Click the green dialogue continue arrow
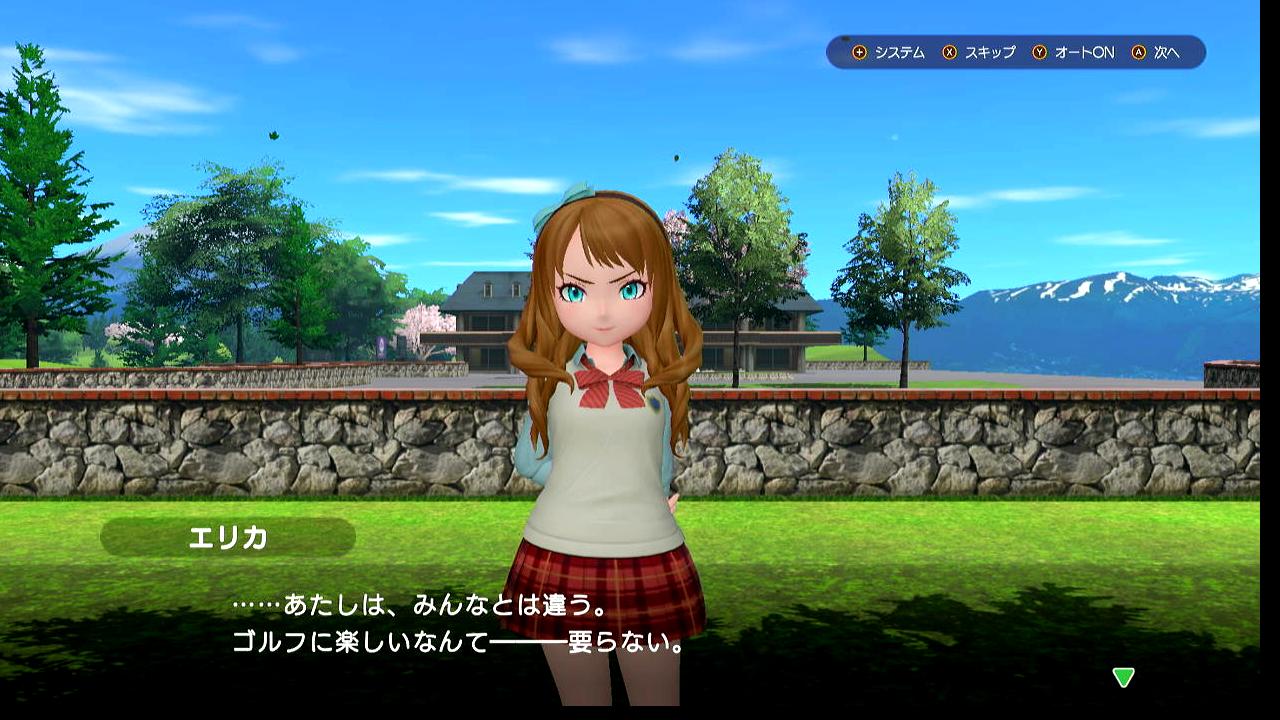Screen dimensions: 1280x720 (1124, 678)
